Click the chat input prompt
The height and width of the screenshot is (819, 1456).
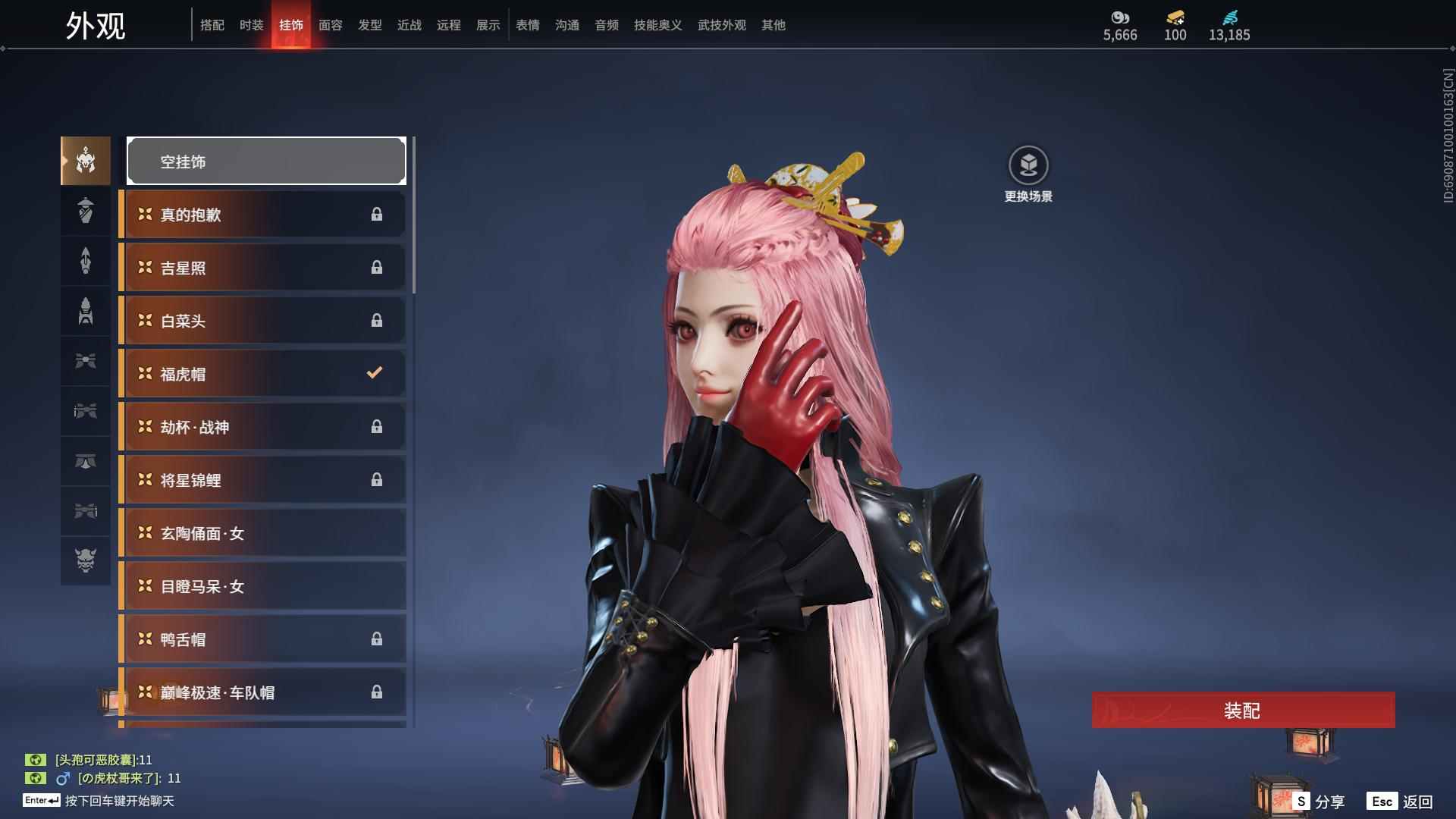[119, 801]
